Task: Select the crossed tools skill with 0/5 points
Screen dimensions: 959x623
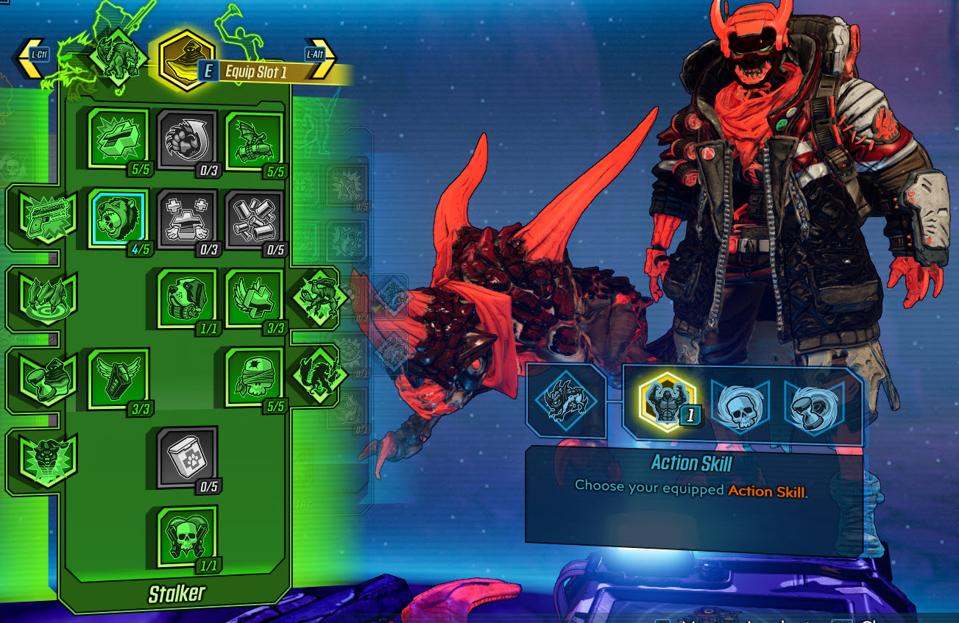Action: (x=255, y=218)
